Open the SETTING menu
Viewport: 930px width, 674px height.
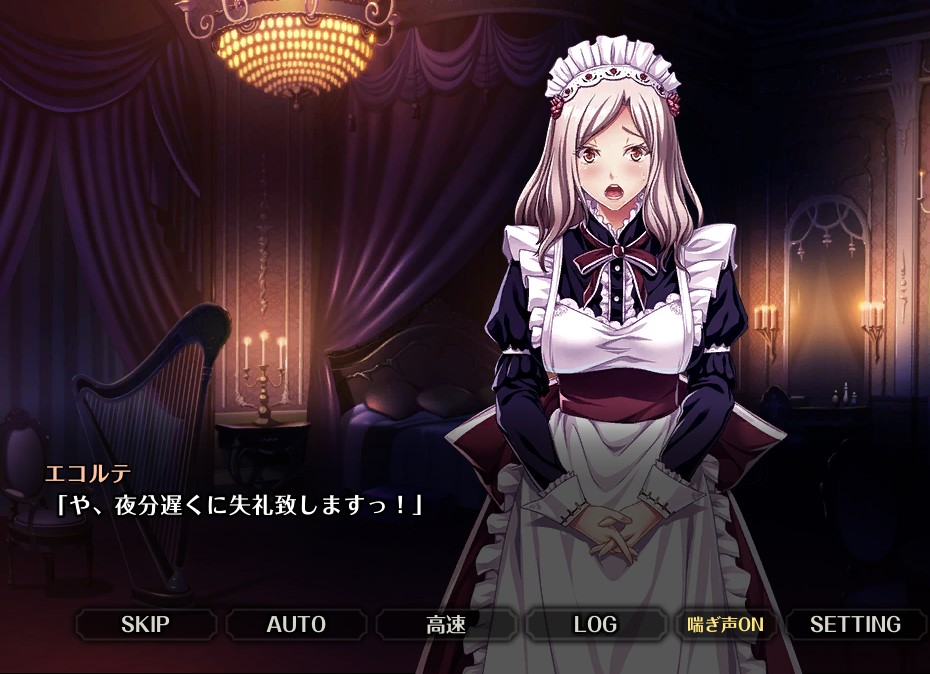click(x=855, y=625)
